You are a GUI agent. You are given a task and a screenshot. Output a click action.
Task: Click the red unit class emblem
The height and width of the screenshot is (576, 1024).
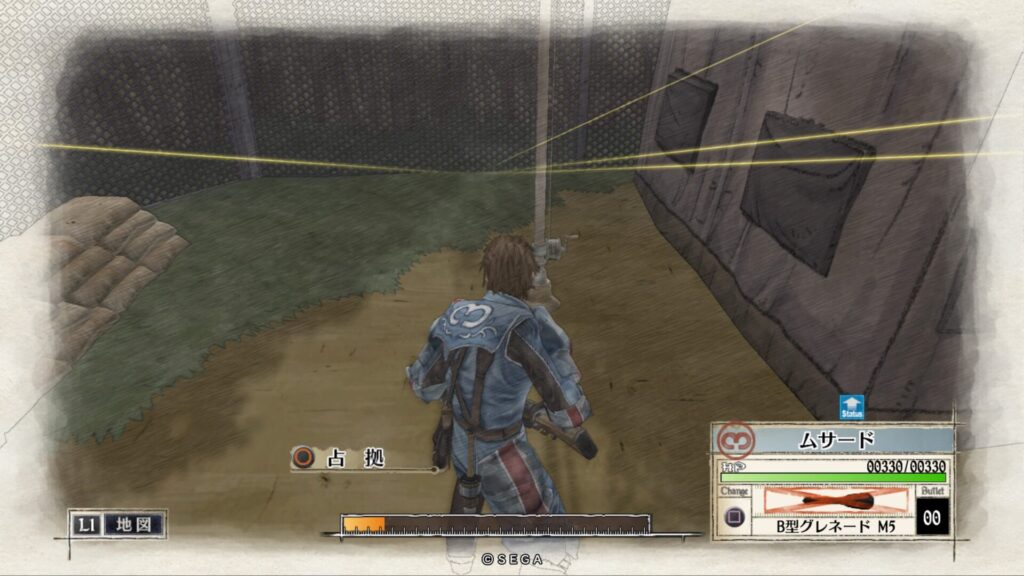(737, 439)
